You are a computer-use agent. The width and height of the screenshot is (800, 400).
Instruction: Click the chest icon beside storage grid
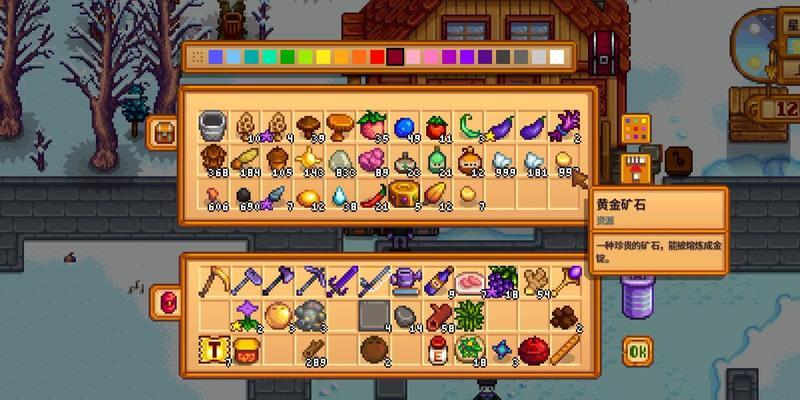click(x=162, y=133)
